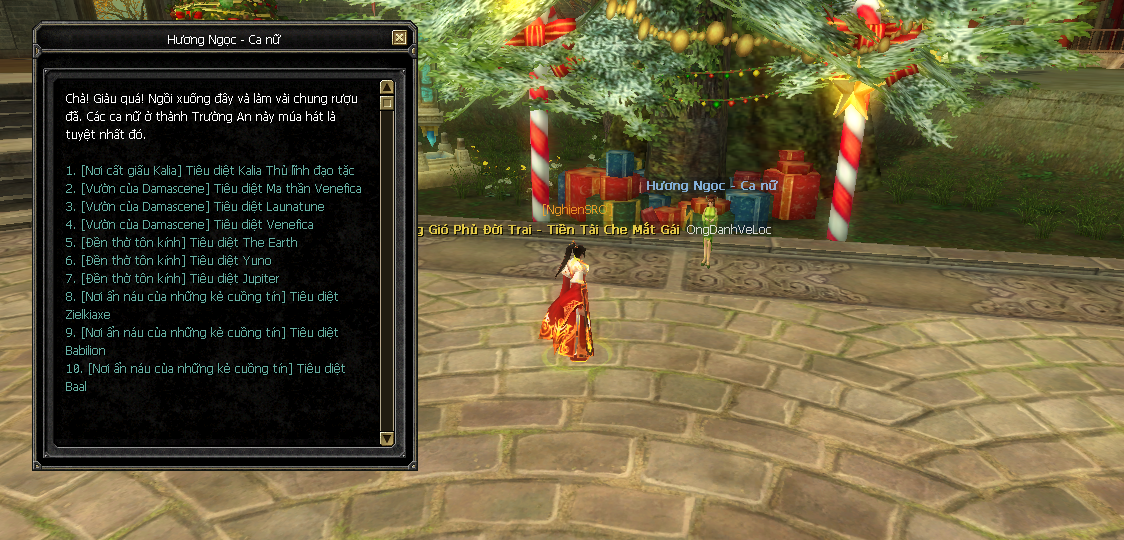Viewport: 1124px width, 540px height.
Task: Click the dialogue scrollbar's up arrow
Action: (387, 87)
